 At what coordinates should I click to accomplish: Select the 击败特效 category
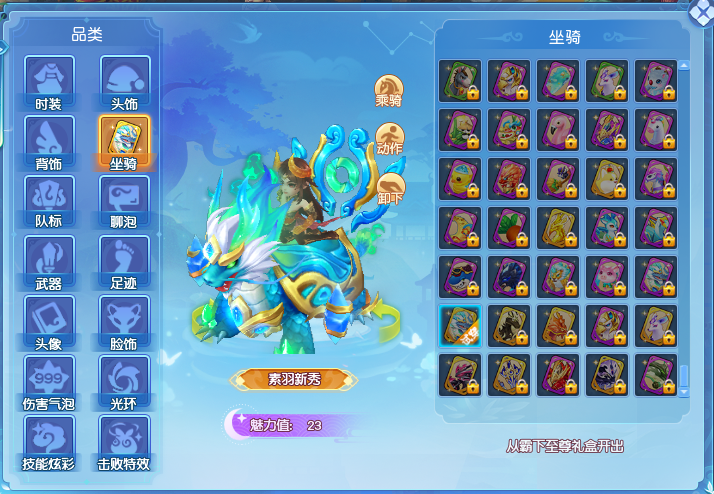124,441
